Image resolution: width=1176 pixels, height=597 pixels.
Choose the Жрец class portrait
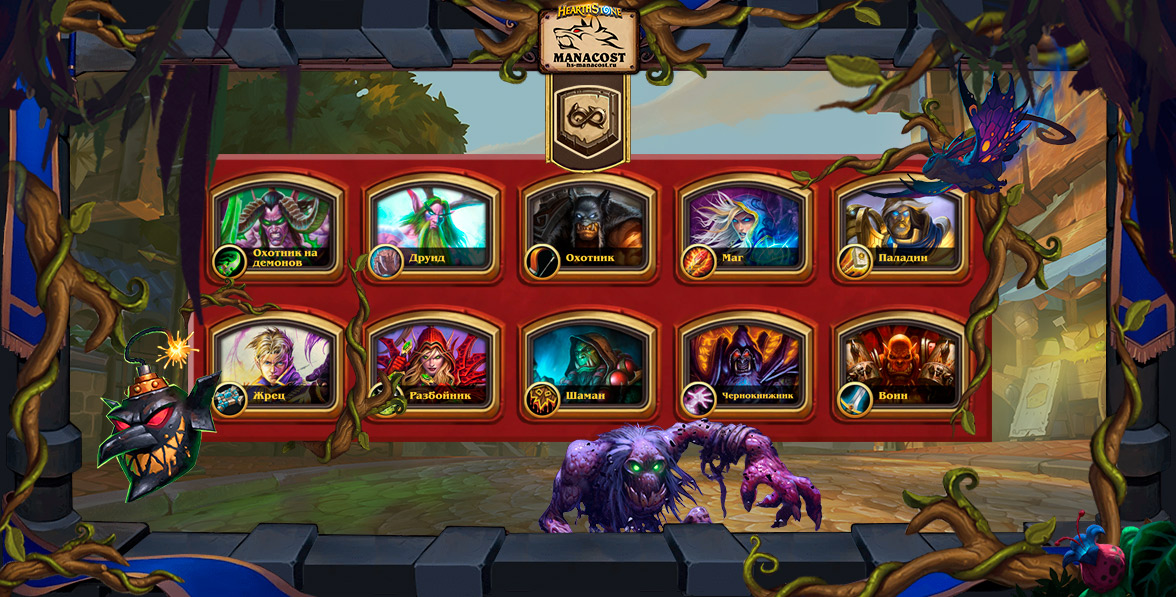[276, 364]
